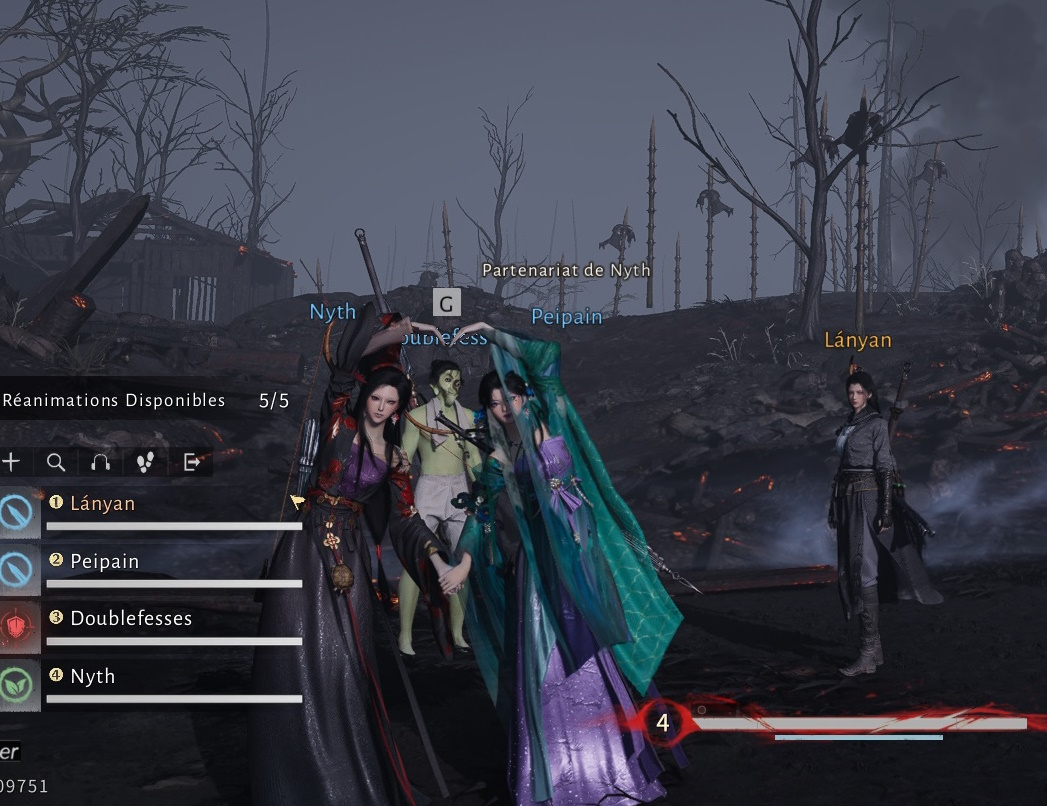The image size is (1047, 806).
Task: Click Nyth's green leaf role icon
Action: coord(19,684)
